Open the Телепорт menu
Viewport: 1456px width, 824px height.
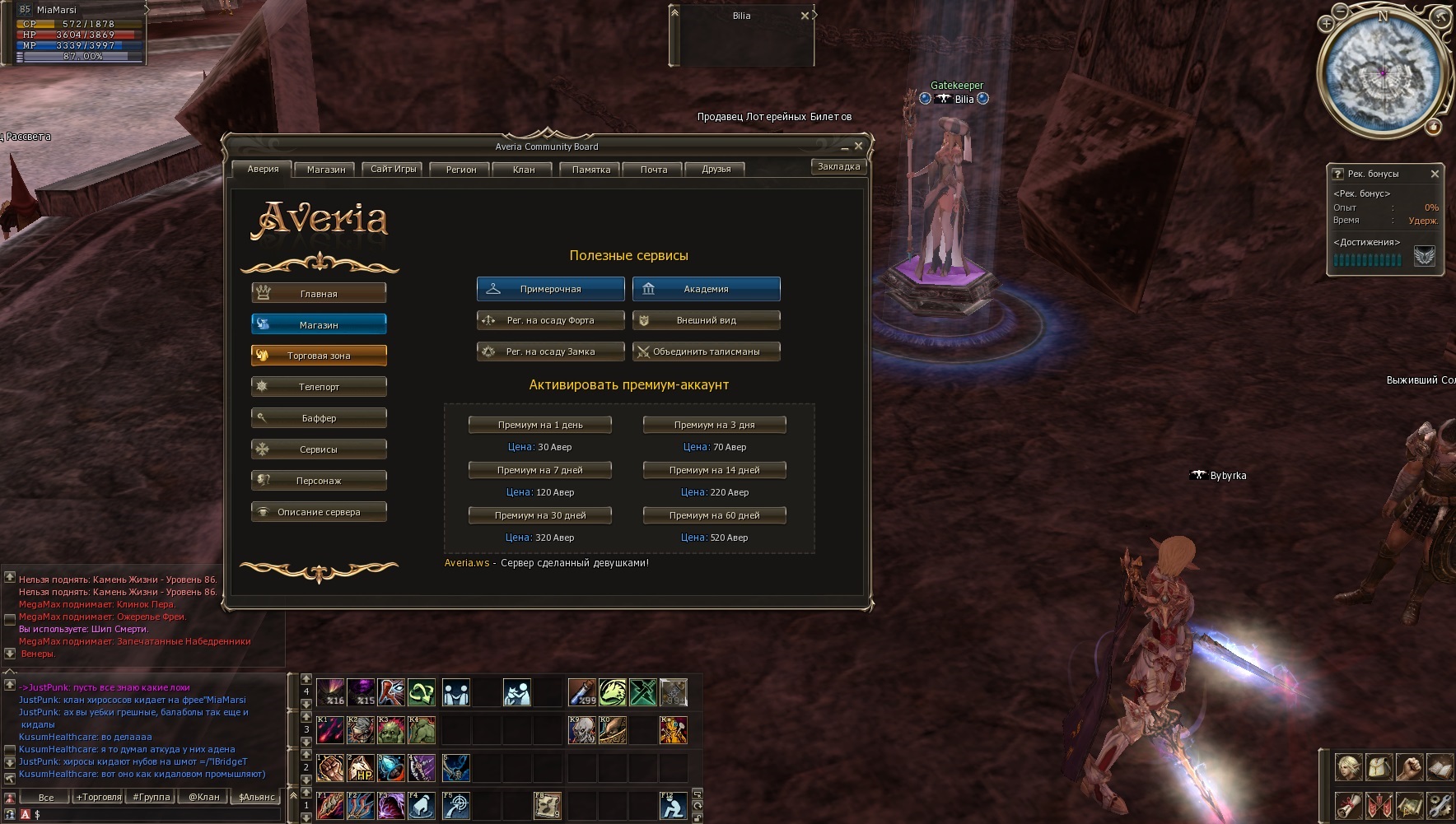[x=319, y=387]
